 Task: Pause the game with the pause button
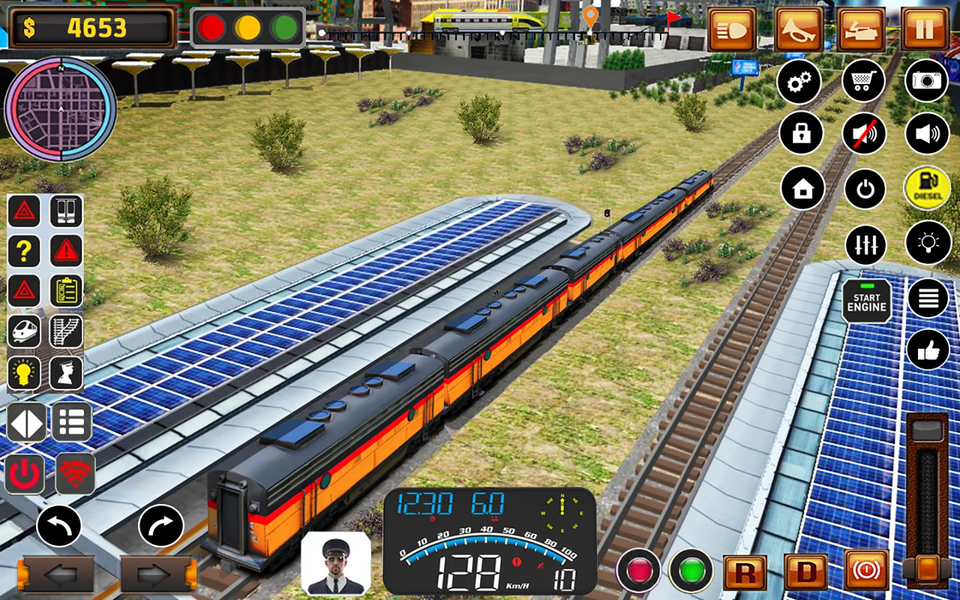tap(925, 29)
